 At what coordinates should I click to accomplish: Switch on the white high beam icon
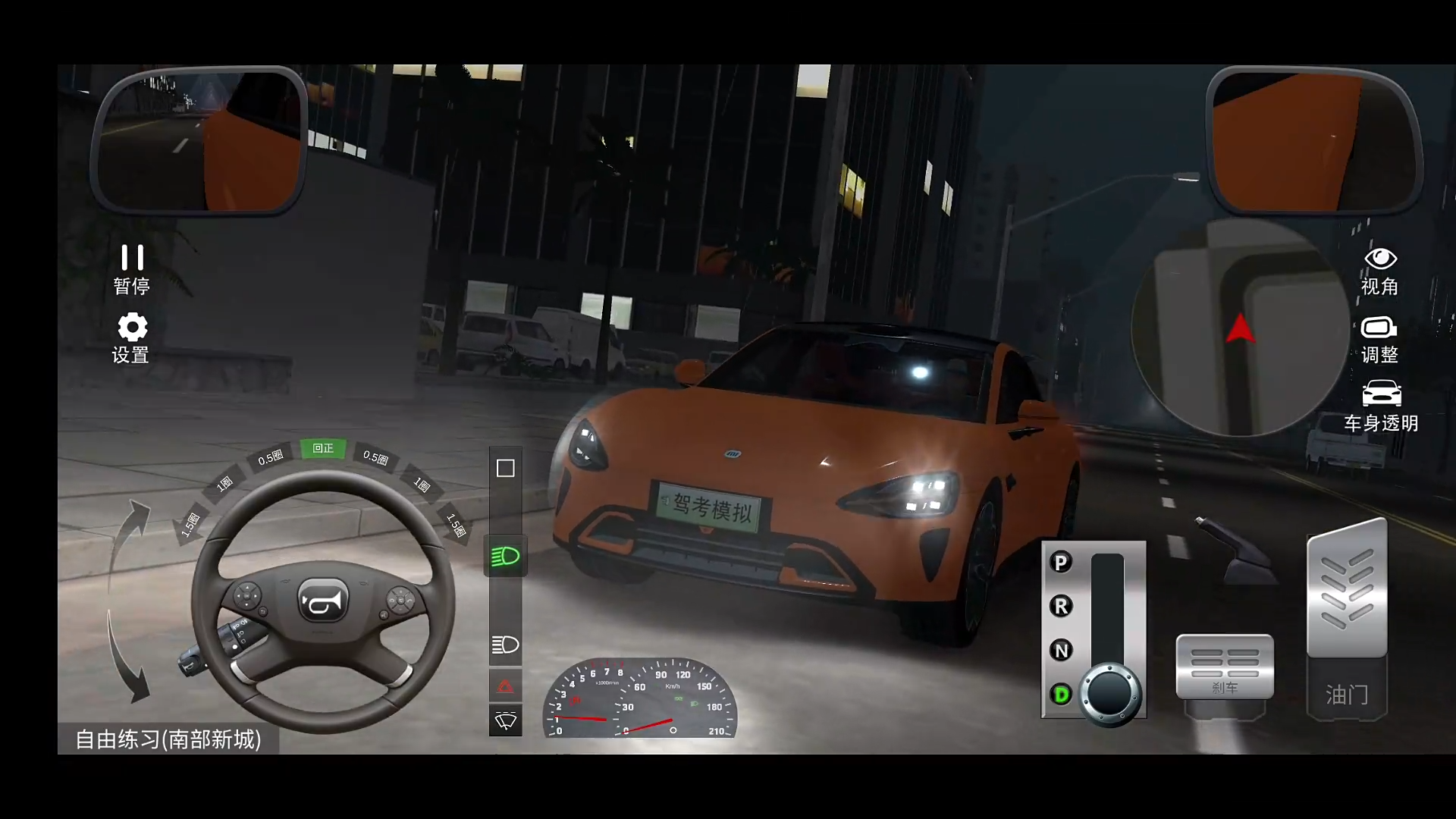tap(505, 645)
